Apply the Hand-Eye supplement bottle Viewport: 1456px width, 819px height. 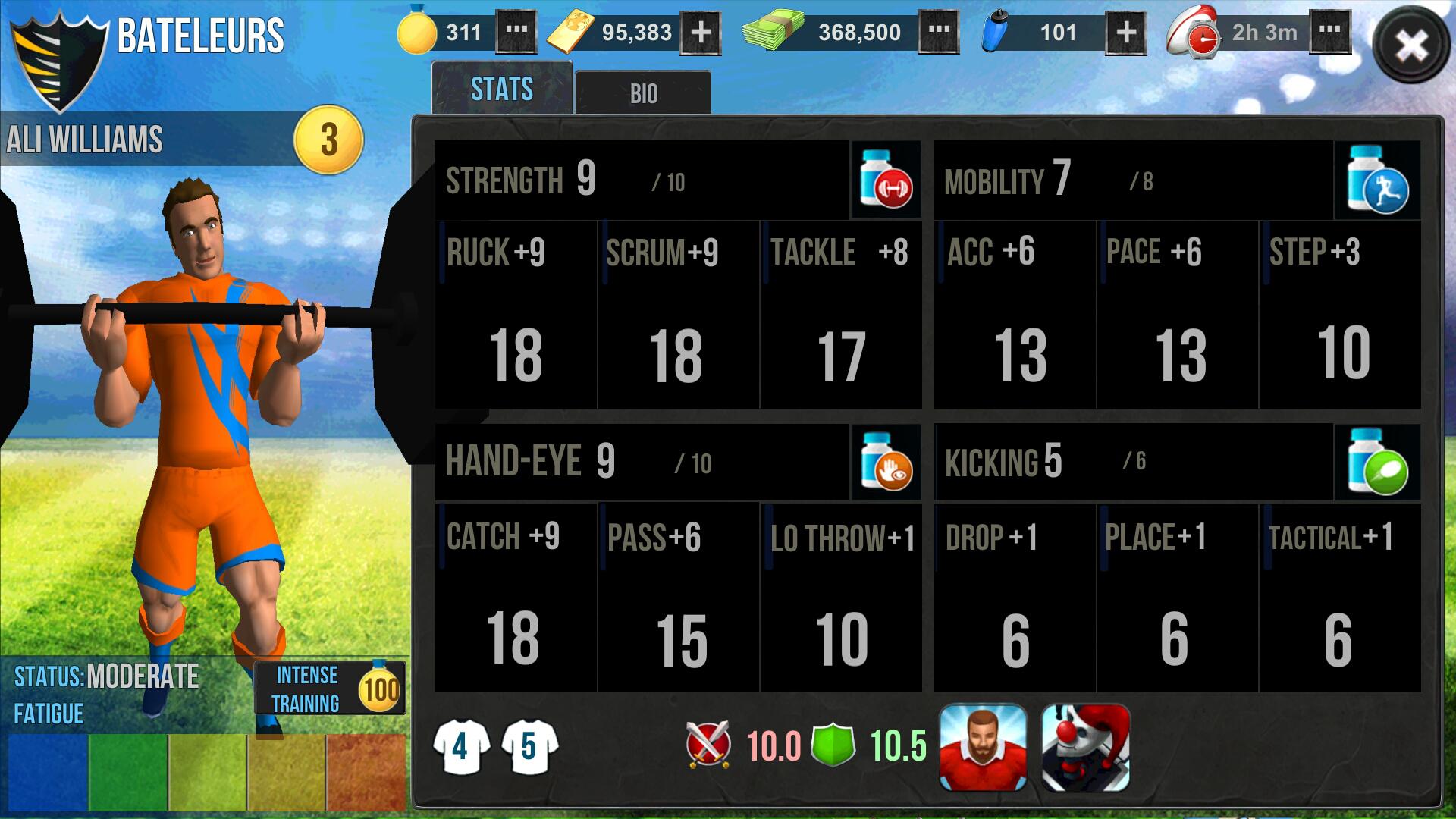(x=886, y=462)
